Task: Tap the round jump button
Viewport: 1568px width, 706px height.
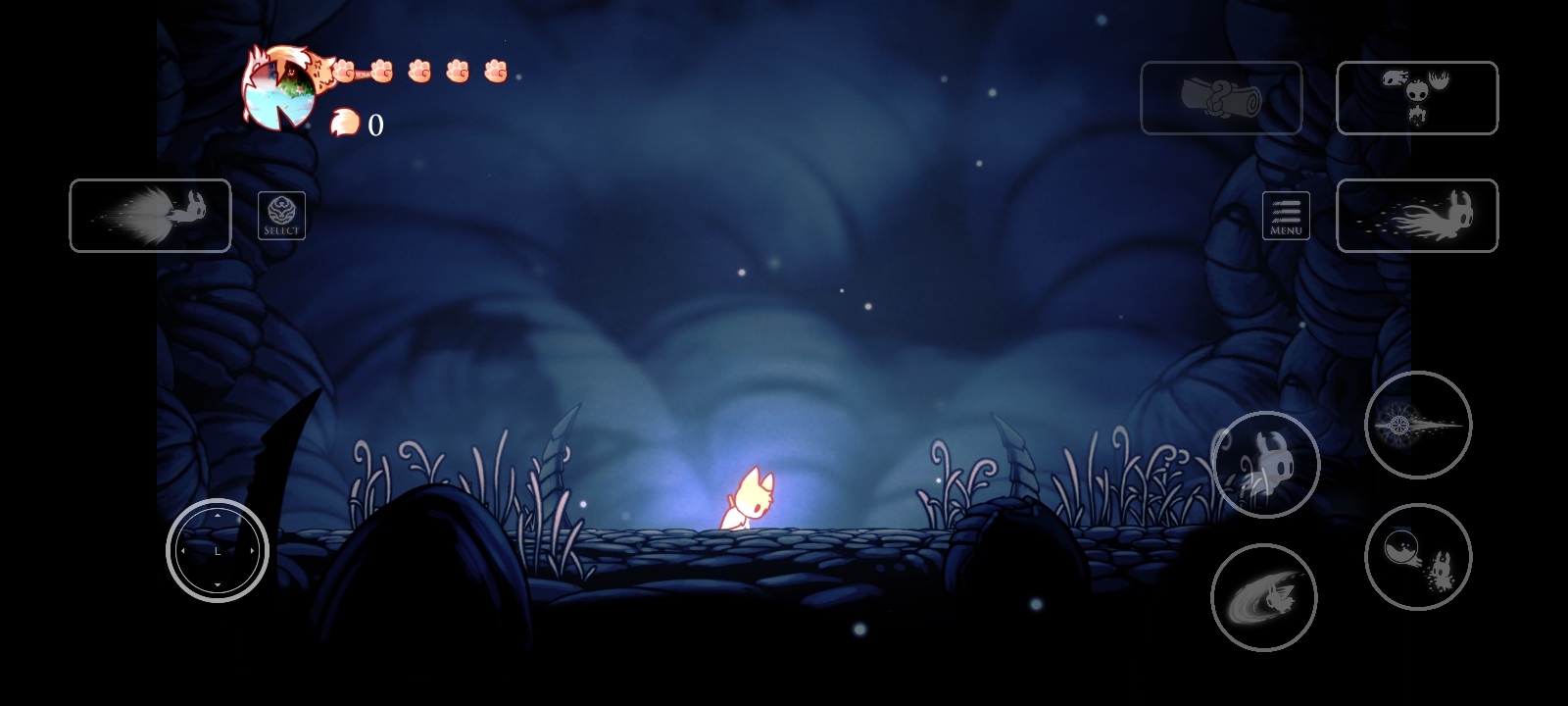Action: [1265, 465]
